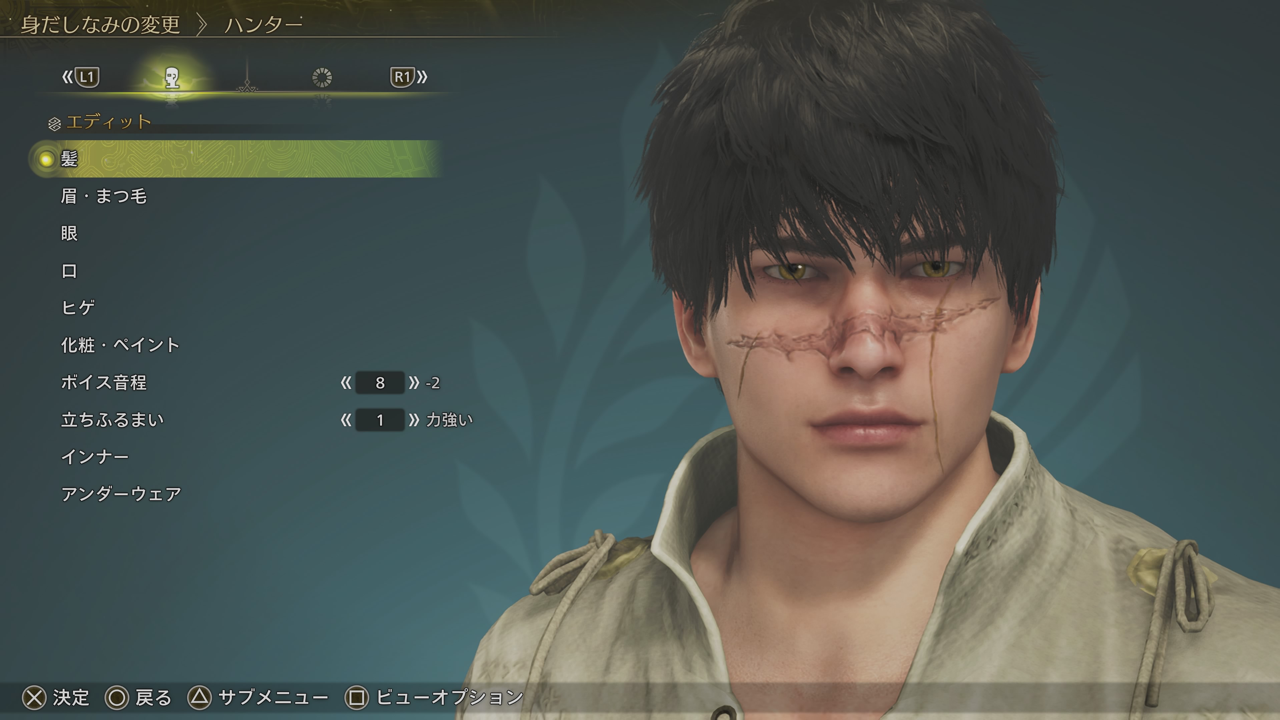Open 化粧・ペイント makeup and paint settings
The height and width of the screenshot is (720, 1280).
pos(120,345)
